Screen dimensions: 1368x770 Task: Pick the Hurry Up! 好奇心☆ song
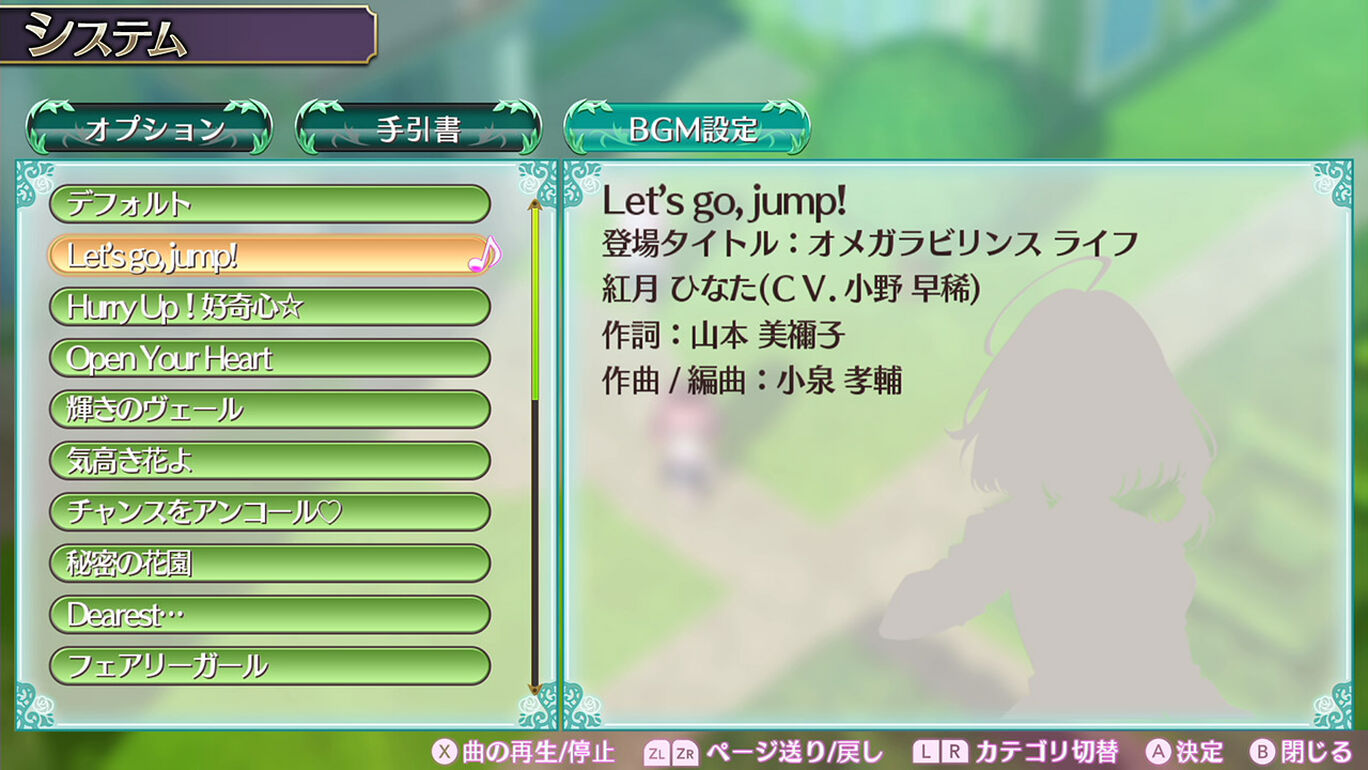(x=269, y=307)
